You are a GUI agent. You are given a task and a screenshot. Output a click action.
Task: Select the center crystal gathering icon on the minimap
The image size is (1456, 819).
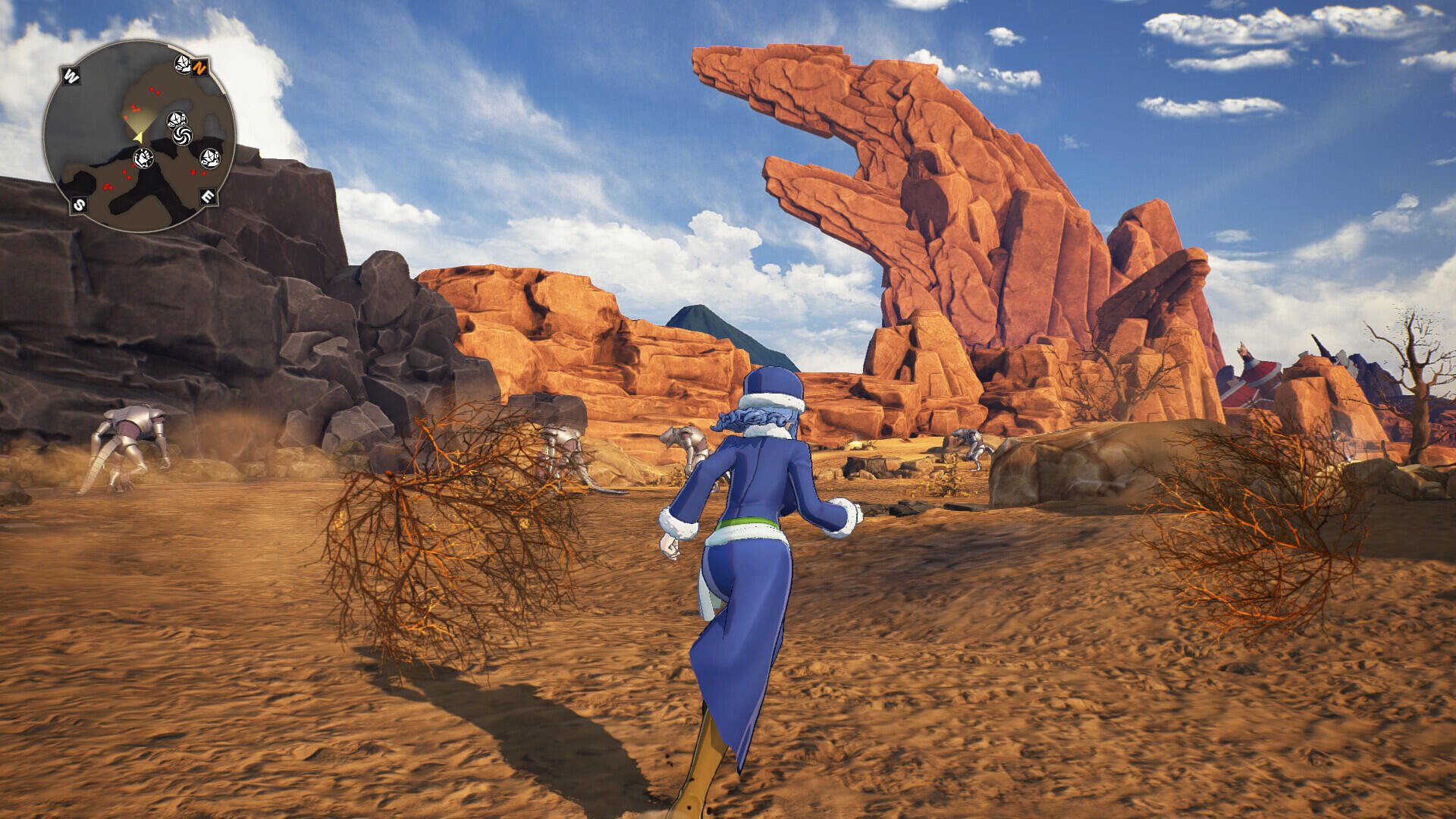(x=176, y=118)
